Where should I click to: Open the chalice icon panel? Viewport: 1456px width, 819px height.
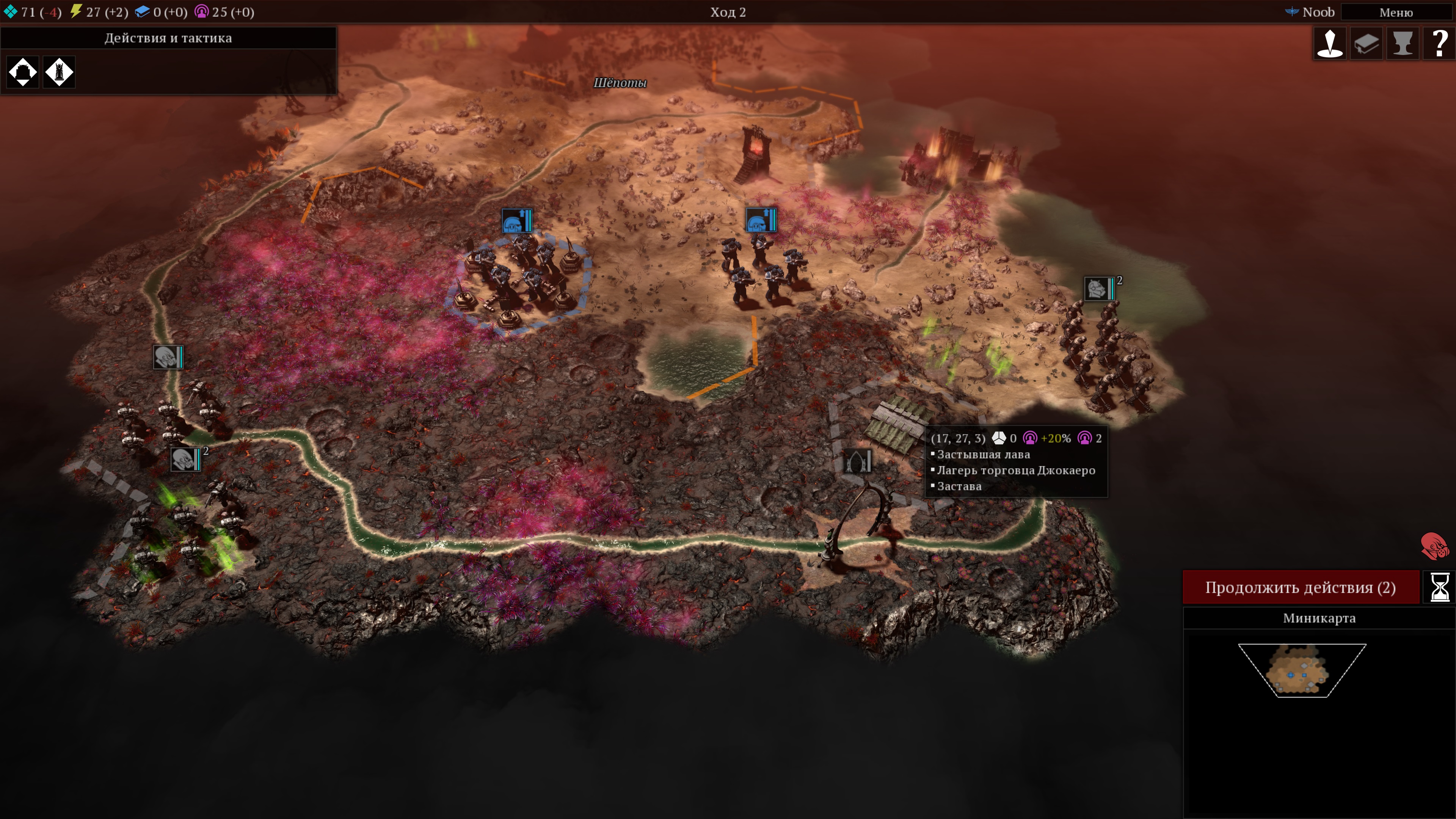point(1403,43)
